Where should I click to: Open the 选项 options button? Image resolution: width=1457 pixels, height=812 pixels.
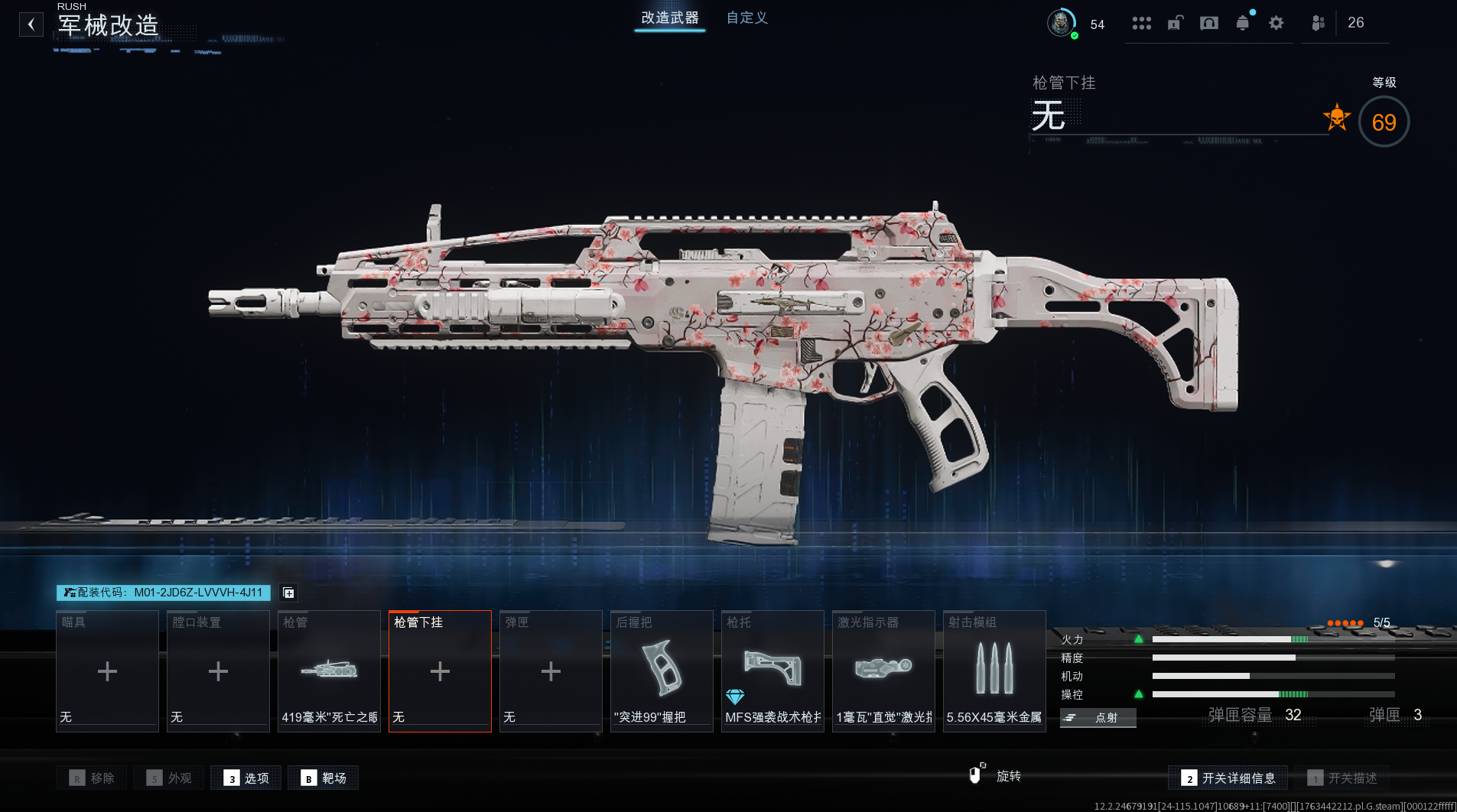click(x=246, y=778)
